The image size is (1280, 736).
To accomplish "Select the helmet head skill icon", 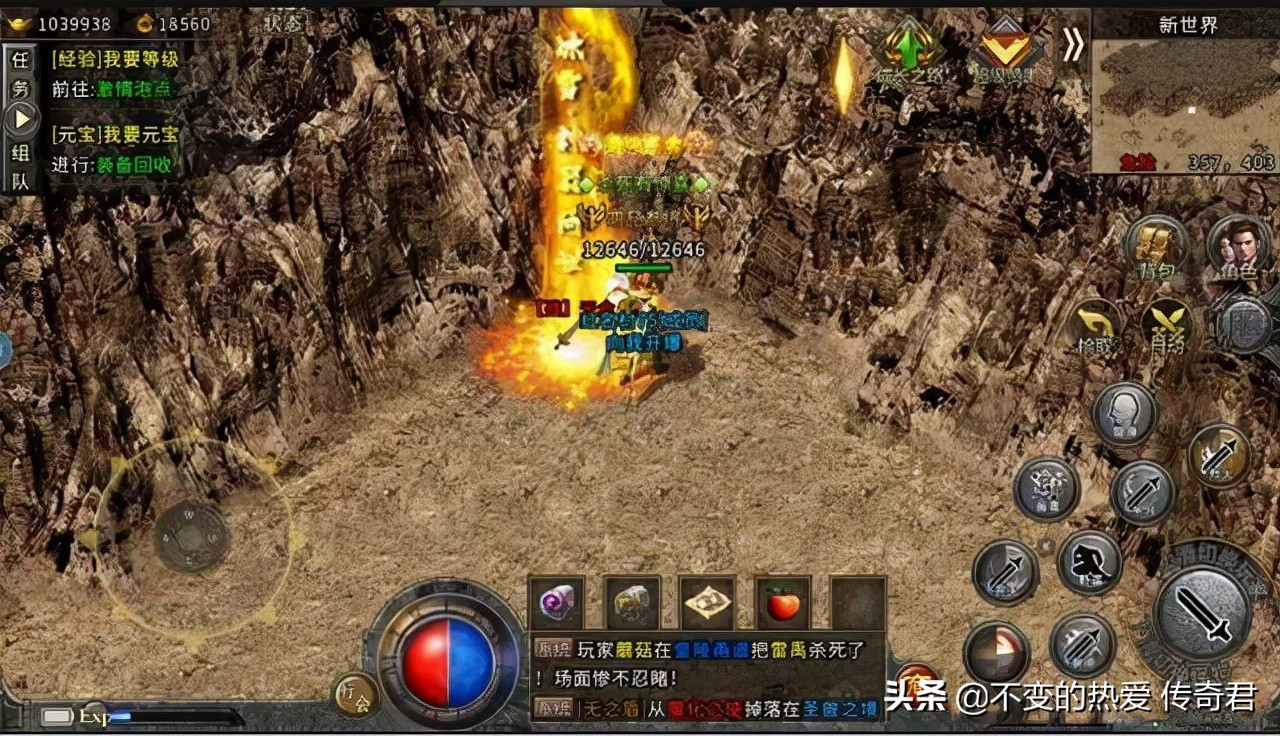I will coord(1124,414).
